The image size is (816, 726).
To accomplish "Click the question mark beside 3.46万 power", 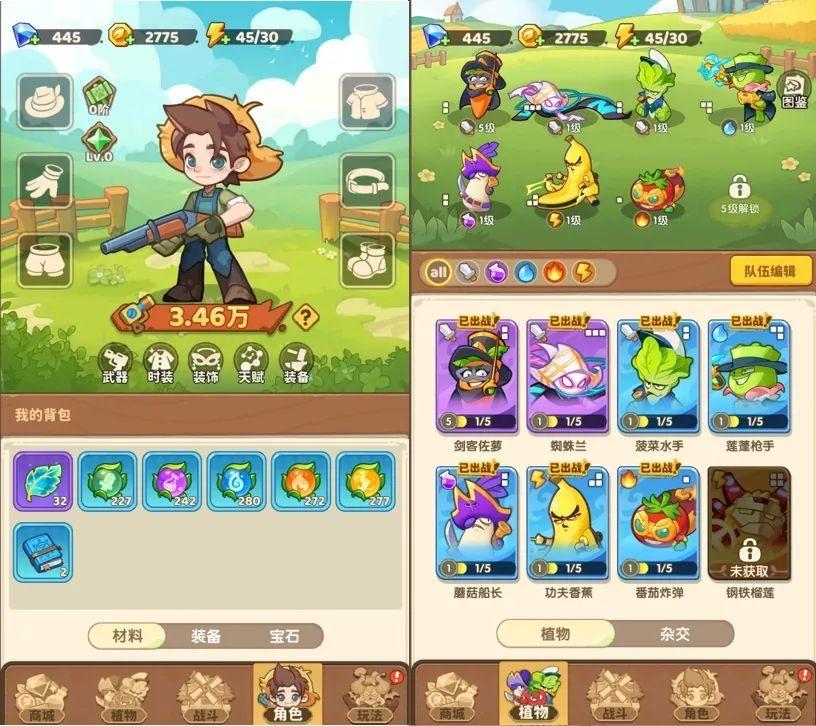I will click(306, 319).
